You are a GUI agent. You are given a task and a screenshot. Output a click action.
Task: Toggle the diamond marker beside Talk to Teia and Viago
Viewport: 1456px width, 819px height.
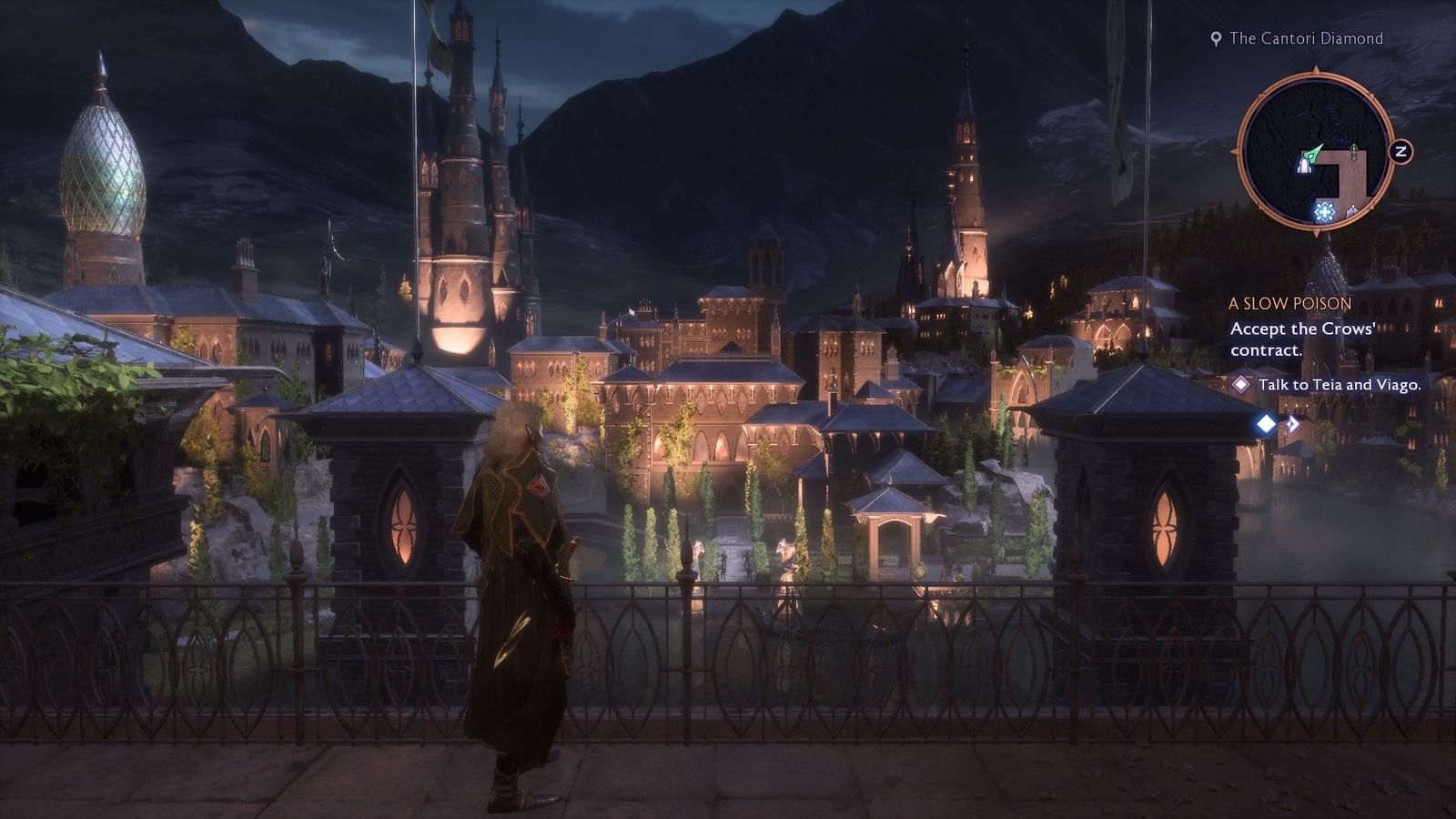[x=1240, y=386]
